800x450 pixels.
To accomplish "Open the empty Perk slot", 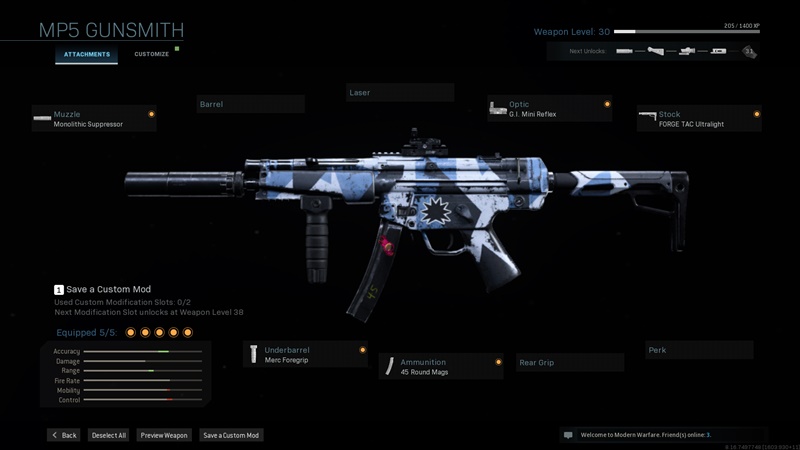I will point(698,350).
